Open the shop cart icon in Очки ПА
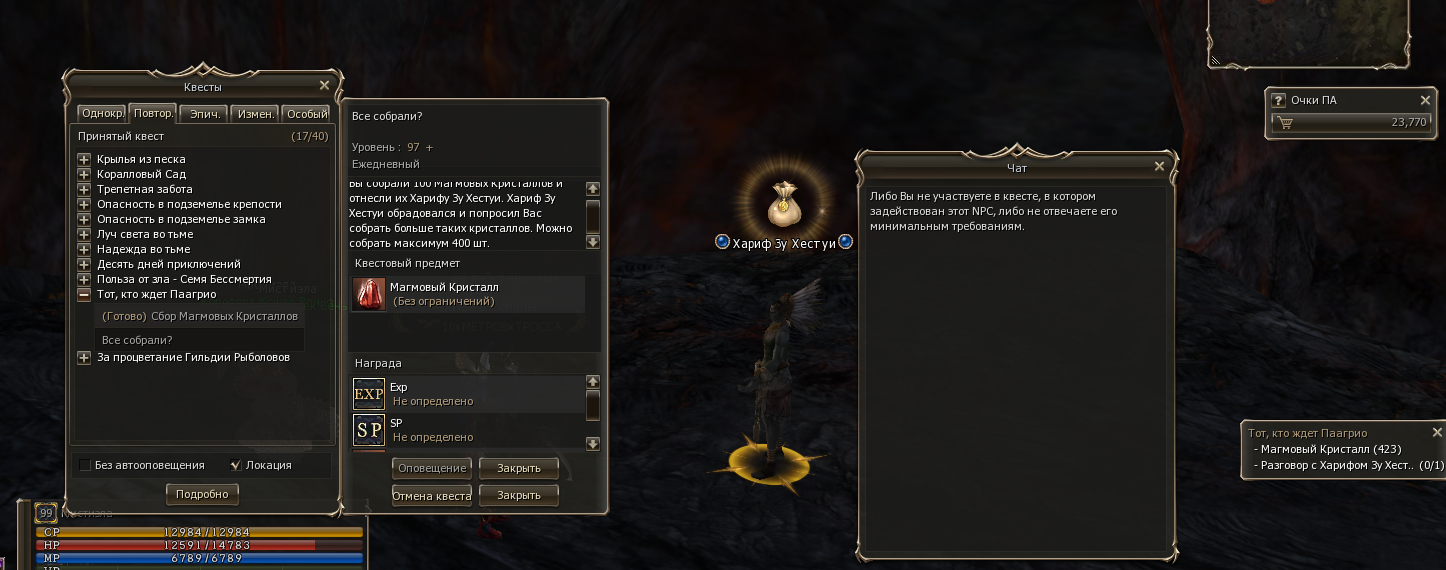This screenshot has height=570, width=1446. click(1285, 123)
